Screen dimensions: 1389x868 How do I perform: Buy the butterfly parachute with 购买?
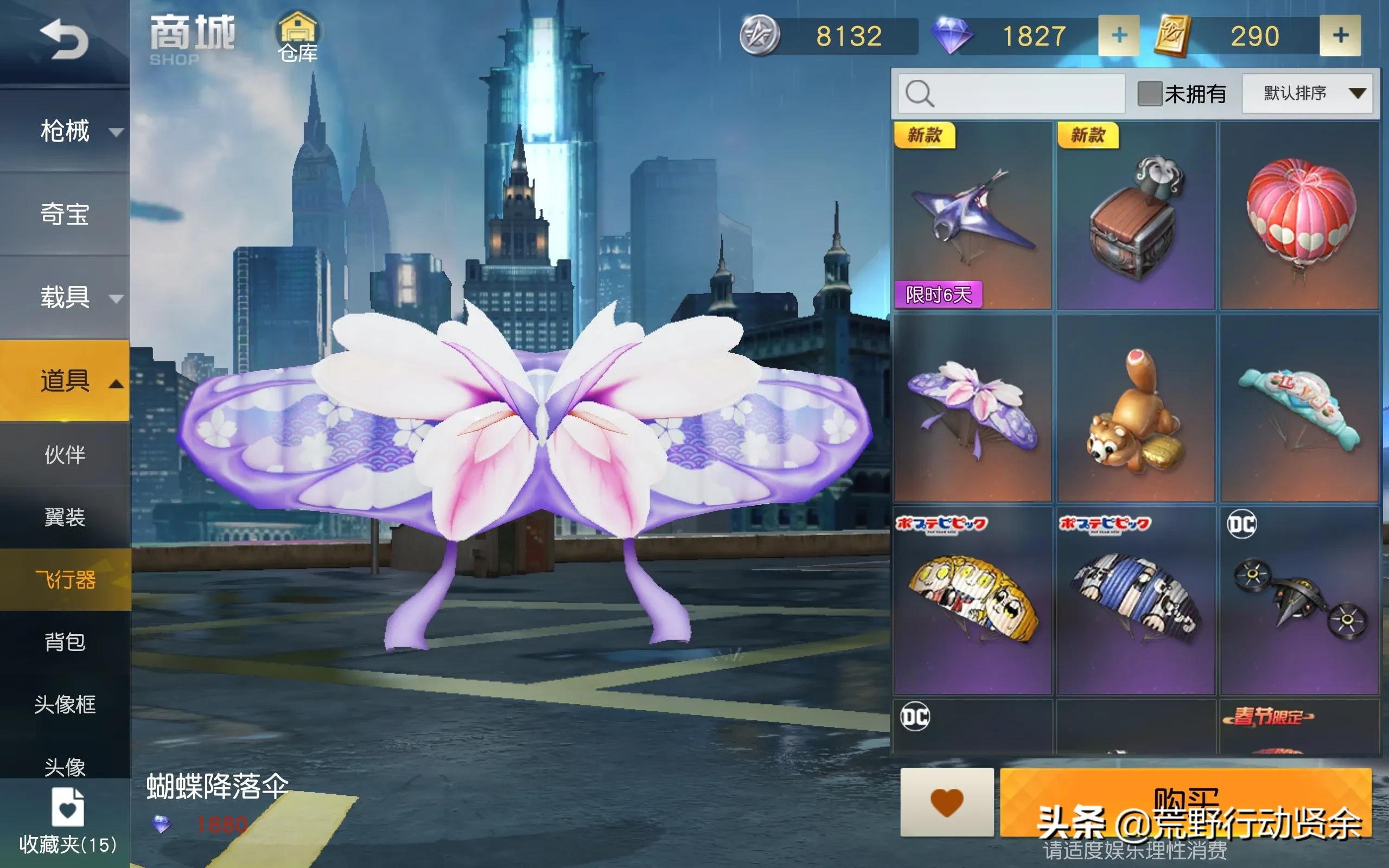pos(1185,802)
